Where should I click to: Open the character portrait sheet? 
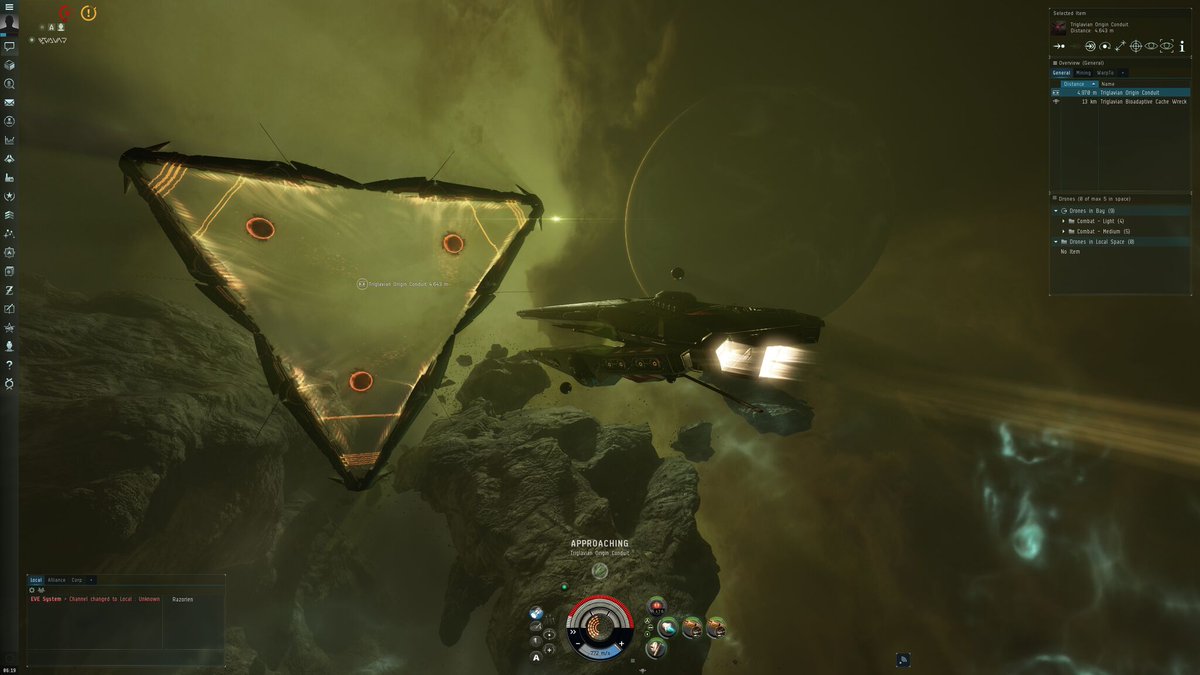[x=9, y=24]
